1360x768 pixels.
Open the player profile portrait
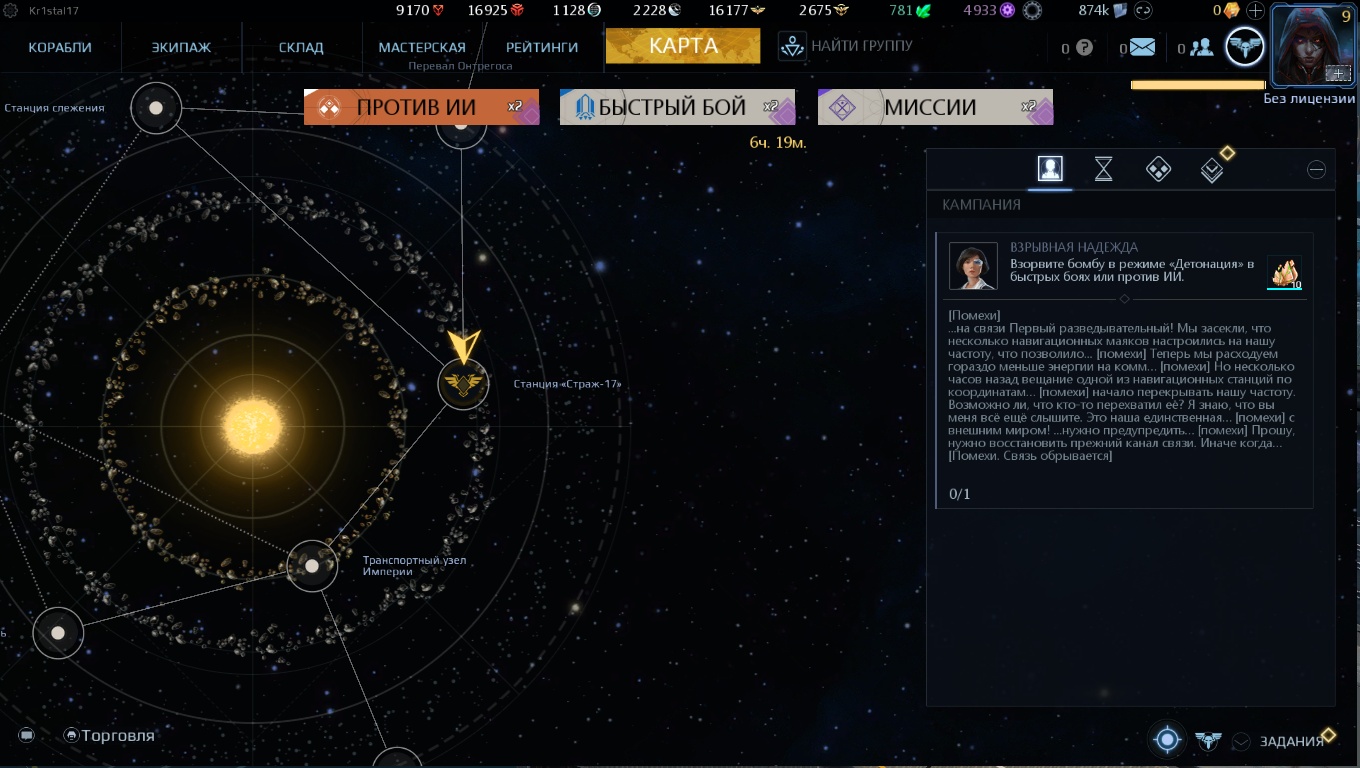[x=1310, y=46]
